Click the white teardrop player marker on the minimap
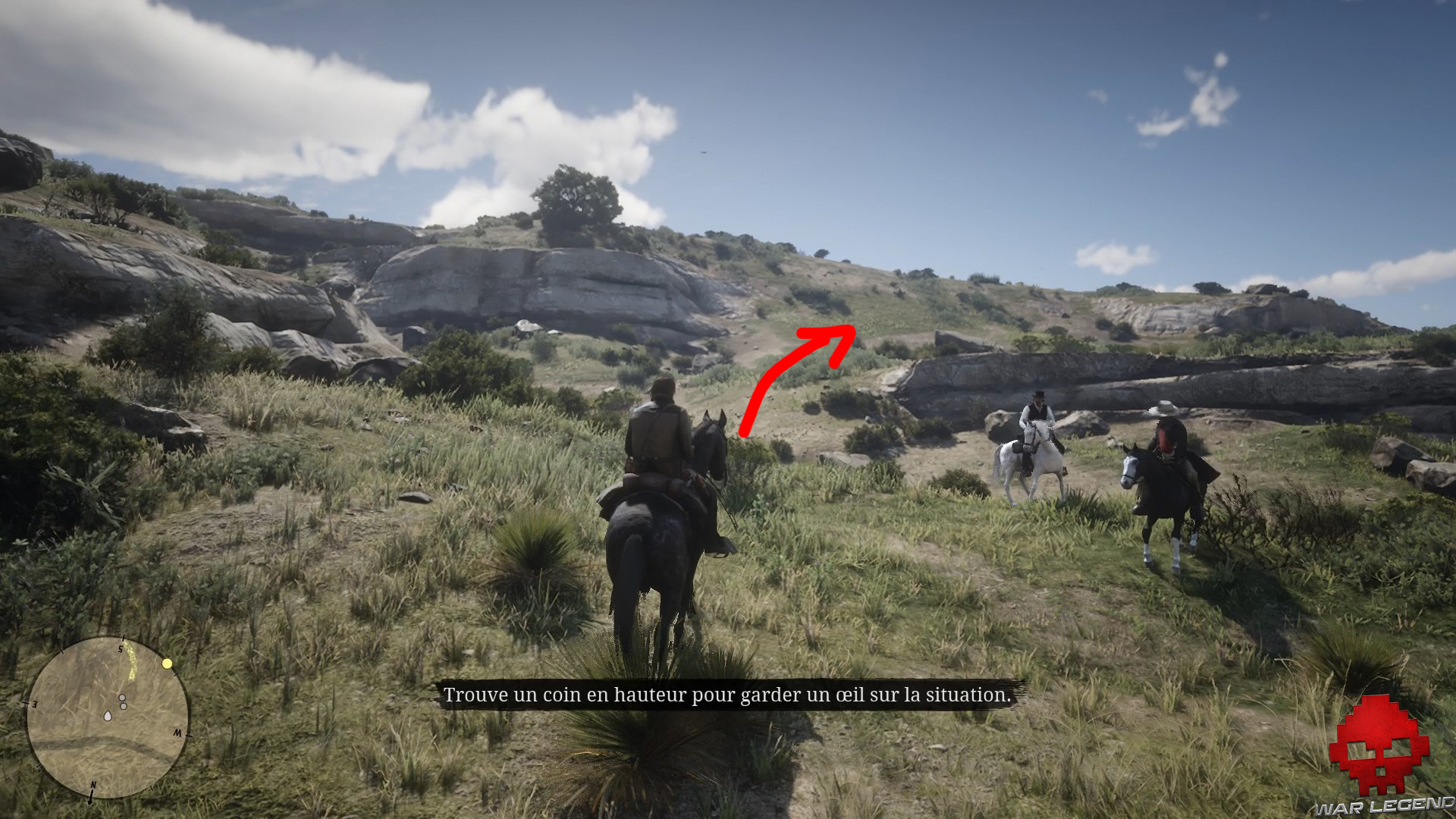 pos(108,717)
